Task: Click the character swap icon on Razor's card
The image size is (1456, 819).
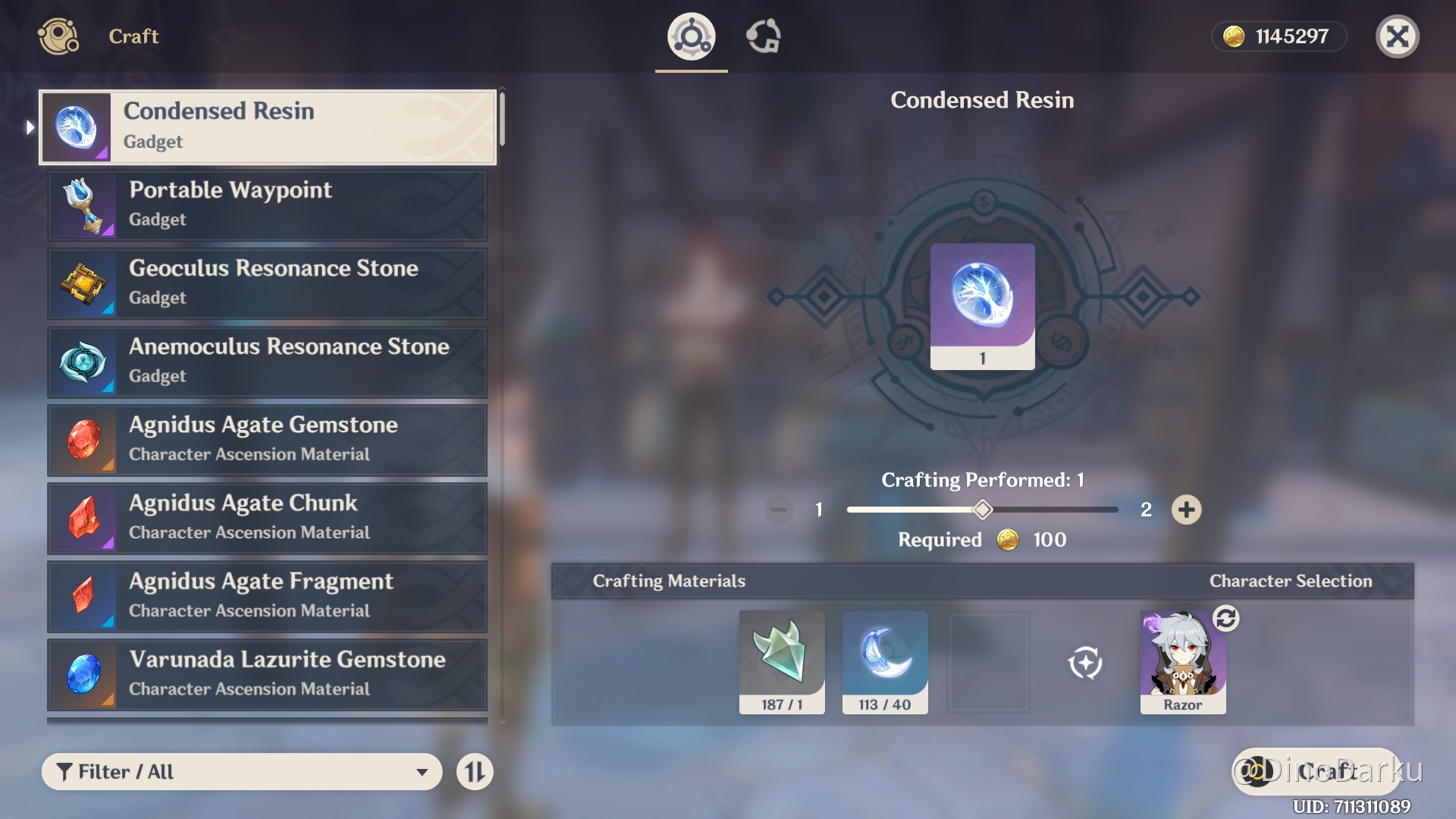Action: (1227, 620)
